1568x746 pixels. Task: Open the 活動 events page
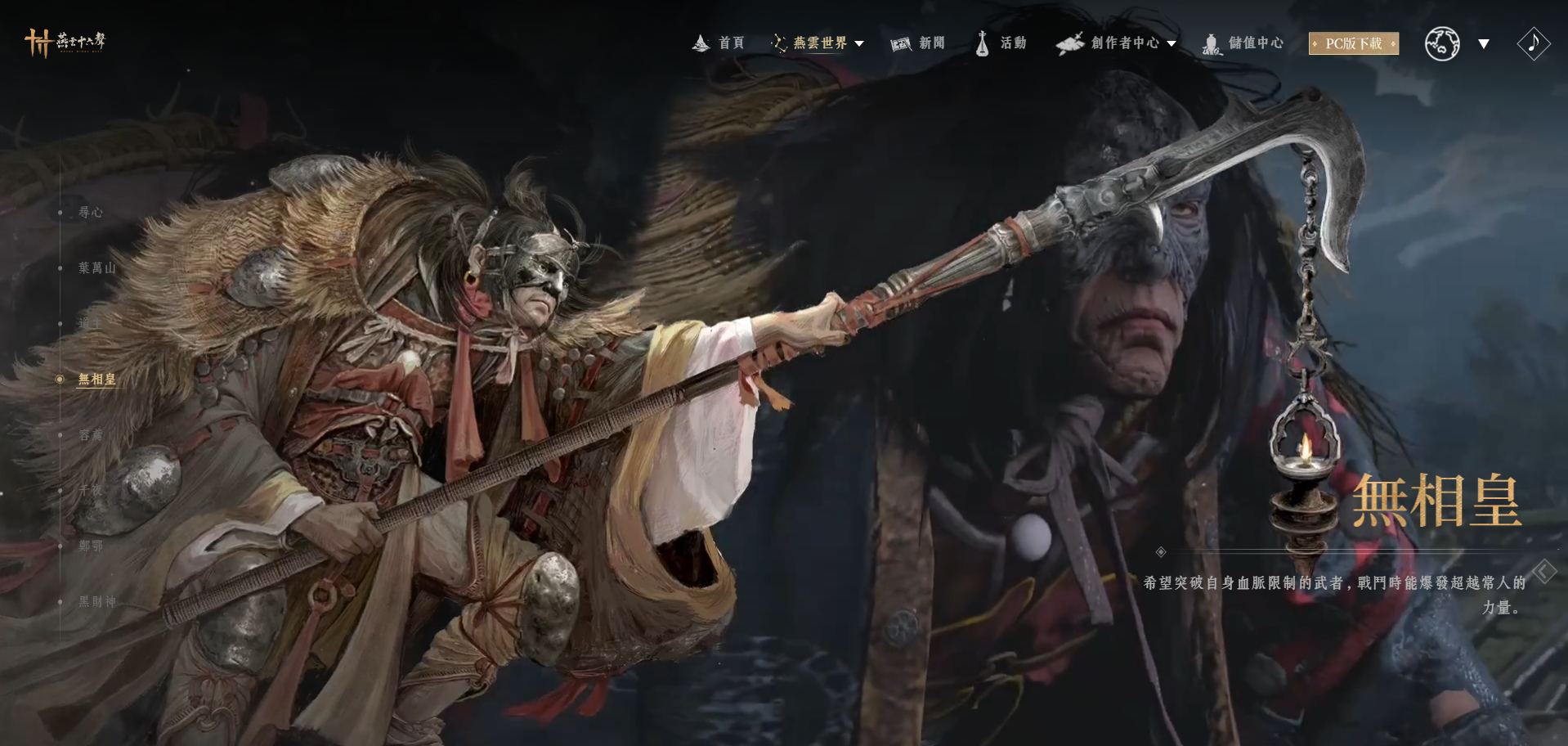click(x=1001, y=43)
